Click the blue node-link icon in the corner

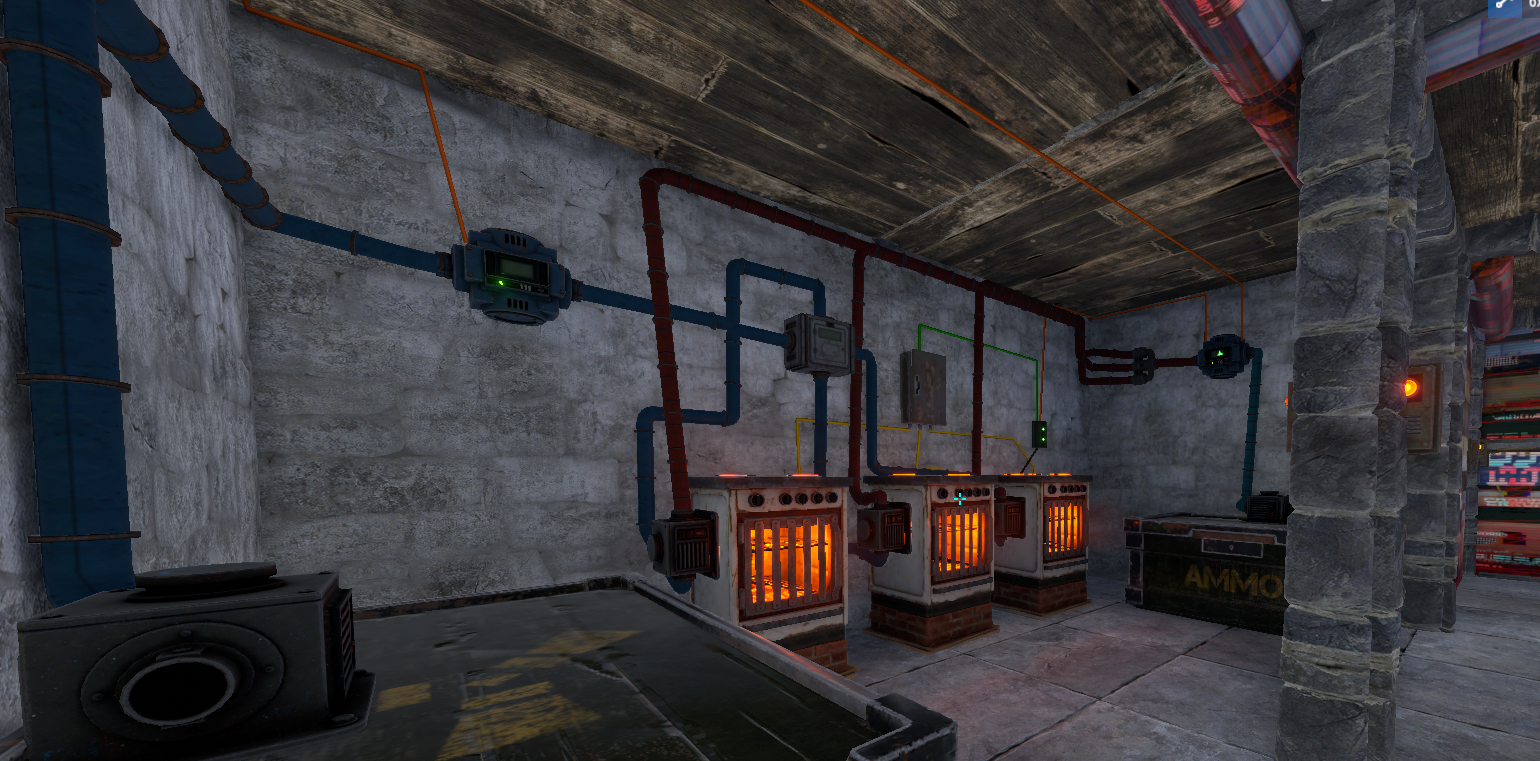click(x=1503, y=5)
